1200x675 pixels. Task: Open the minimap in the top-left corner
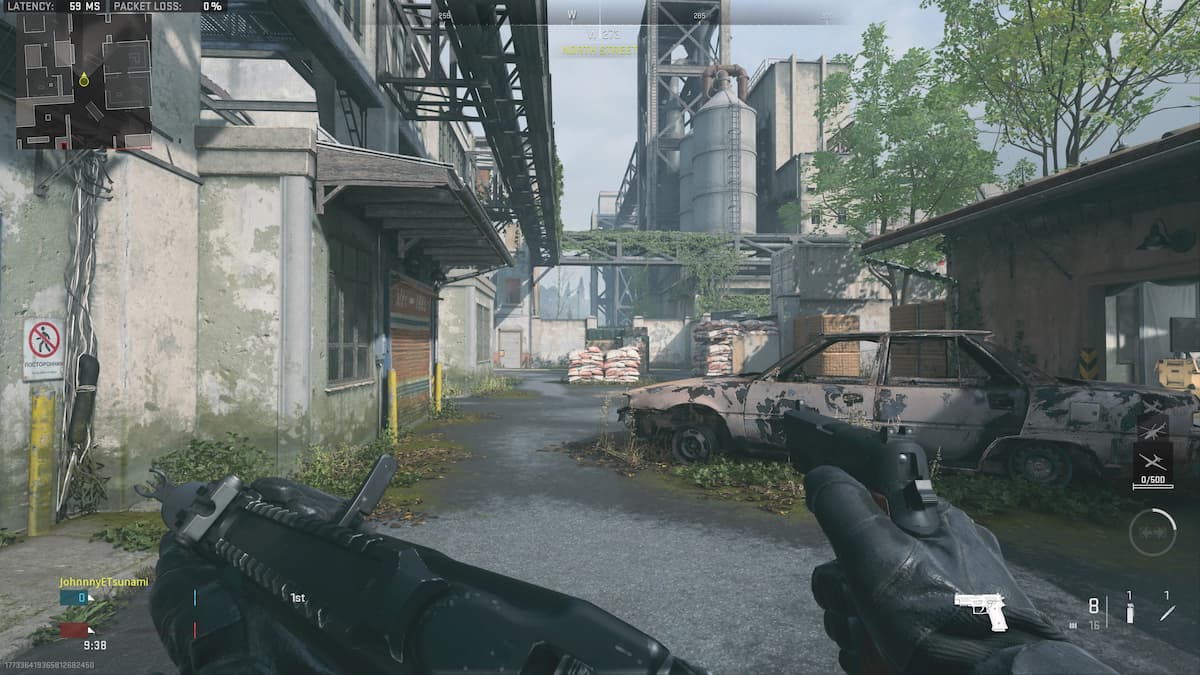[x=83, y=80]
